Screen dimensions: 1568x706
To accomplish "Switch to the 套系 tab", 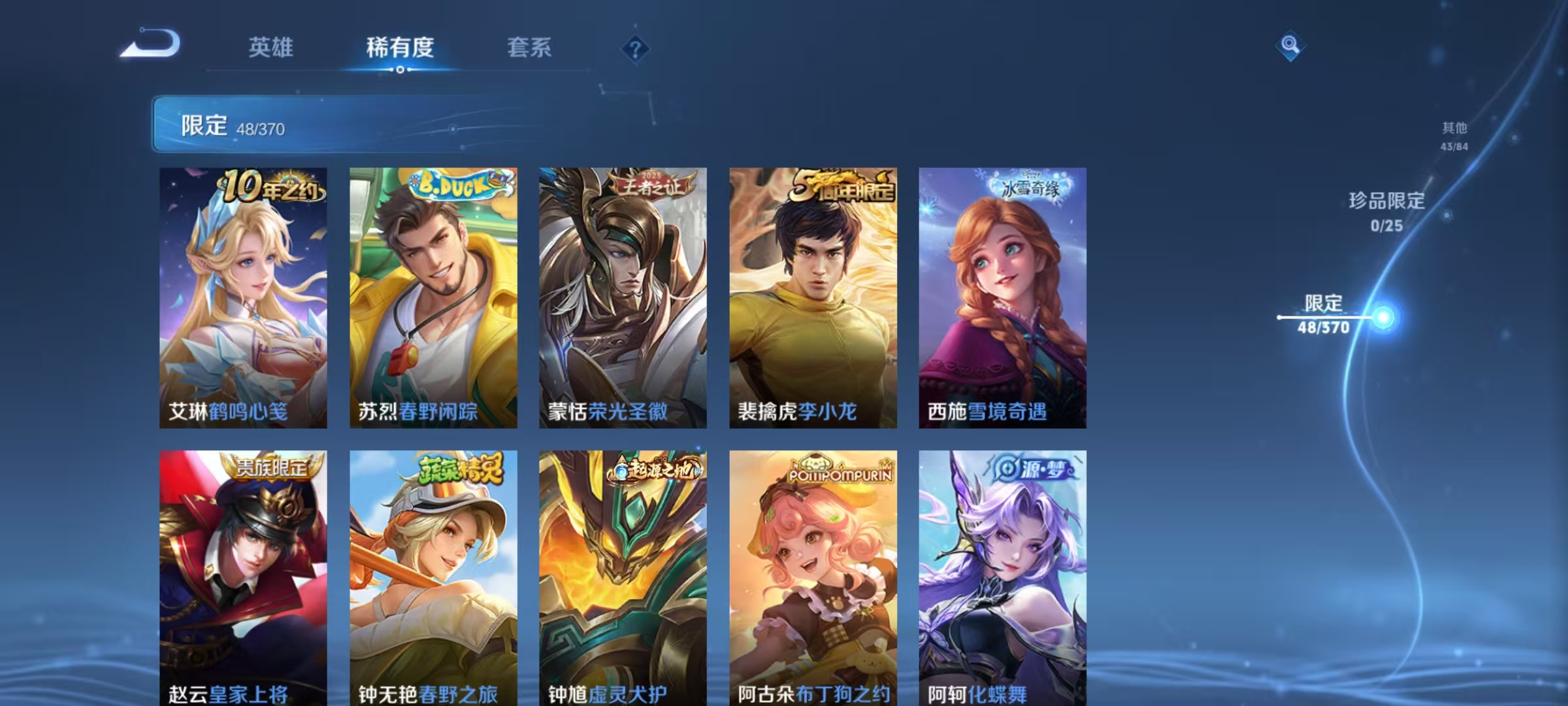I will 529,47.
